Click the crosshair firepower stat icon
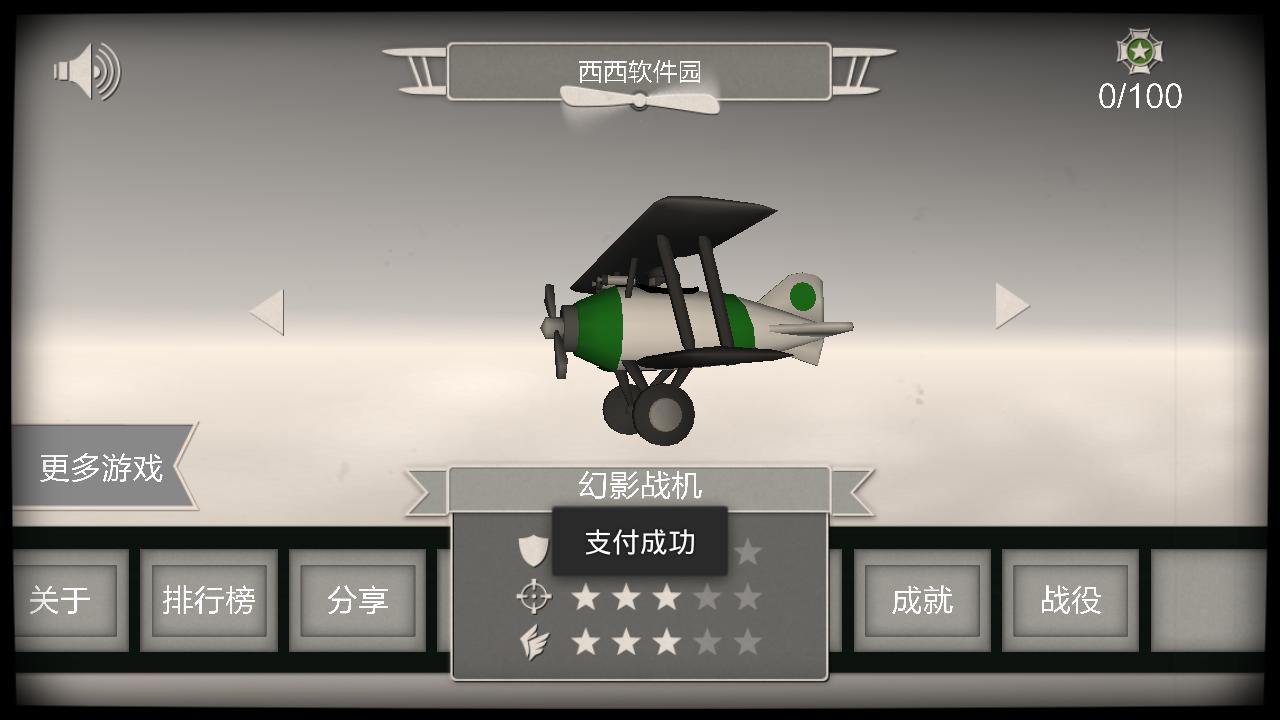1280x720 pixels. [533, 595]
